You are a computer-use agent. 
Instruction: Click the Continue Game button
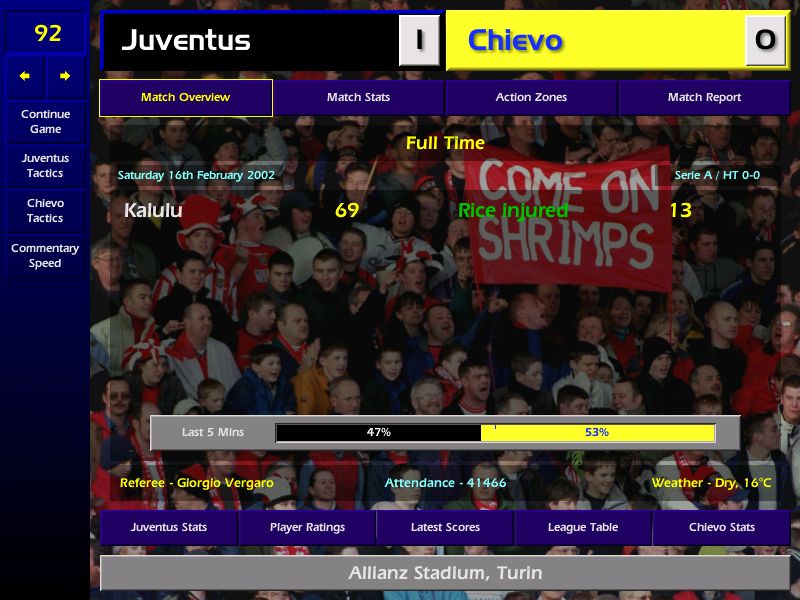45,121
